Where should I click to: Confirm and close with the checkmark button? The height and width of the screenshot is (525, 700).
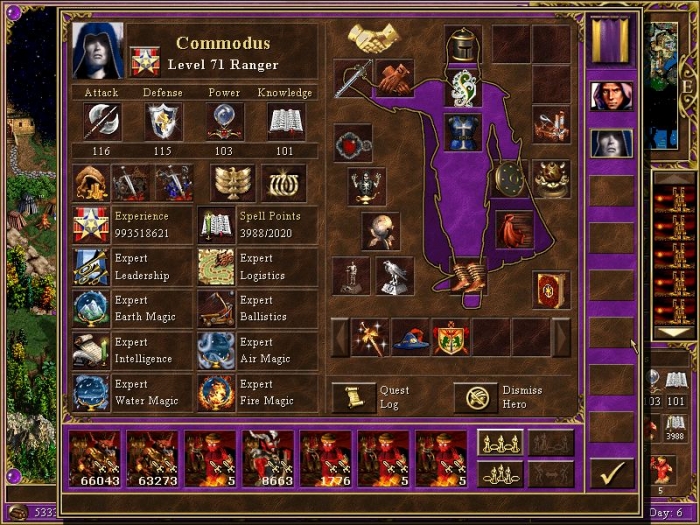click(x=611, y=471)
